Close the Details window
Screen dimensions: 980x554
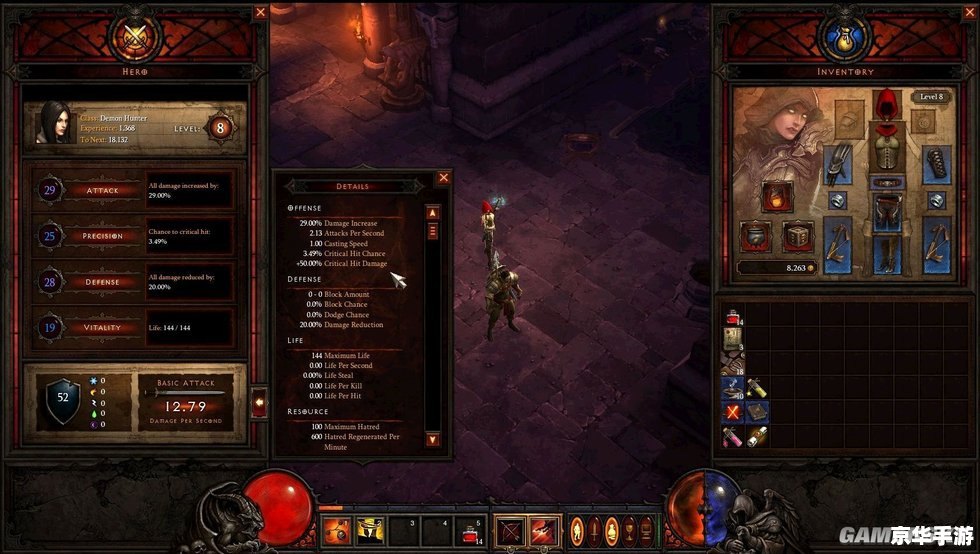coord(444,178)
